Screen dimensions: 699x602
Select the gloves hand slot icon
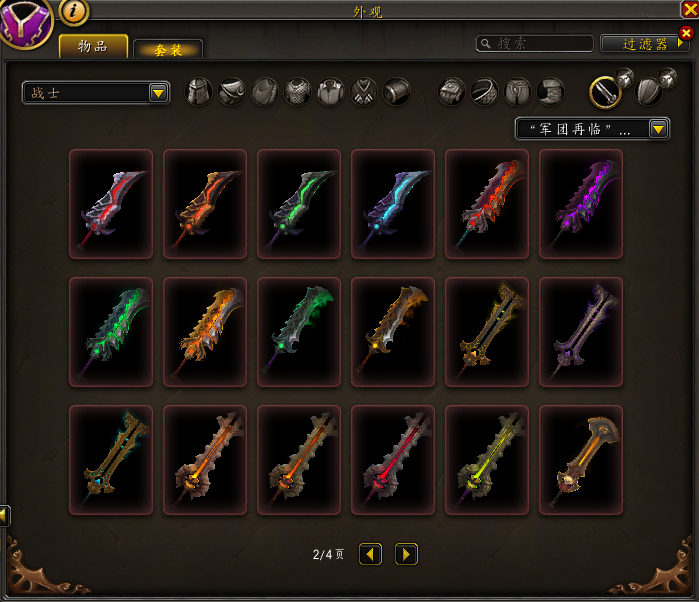click(452, 92)
